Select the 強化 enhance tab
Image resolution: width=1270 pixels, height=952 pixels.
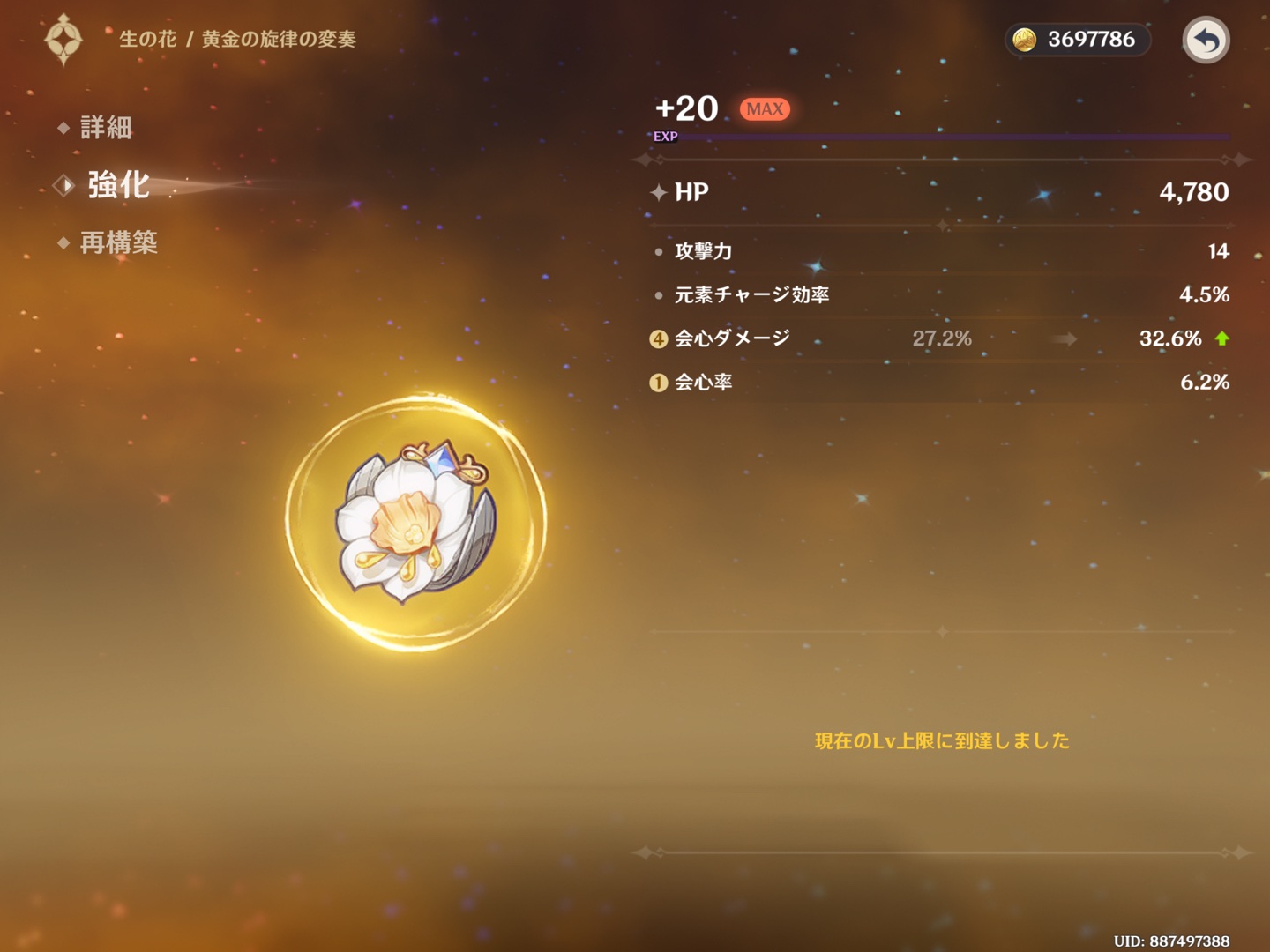point(117,185)
